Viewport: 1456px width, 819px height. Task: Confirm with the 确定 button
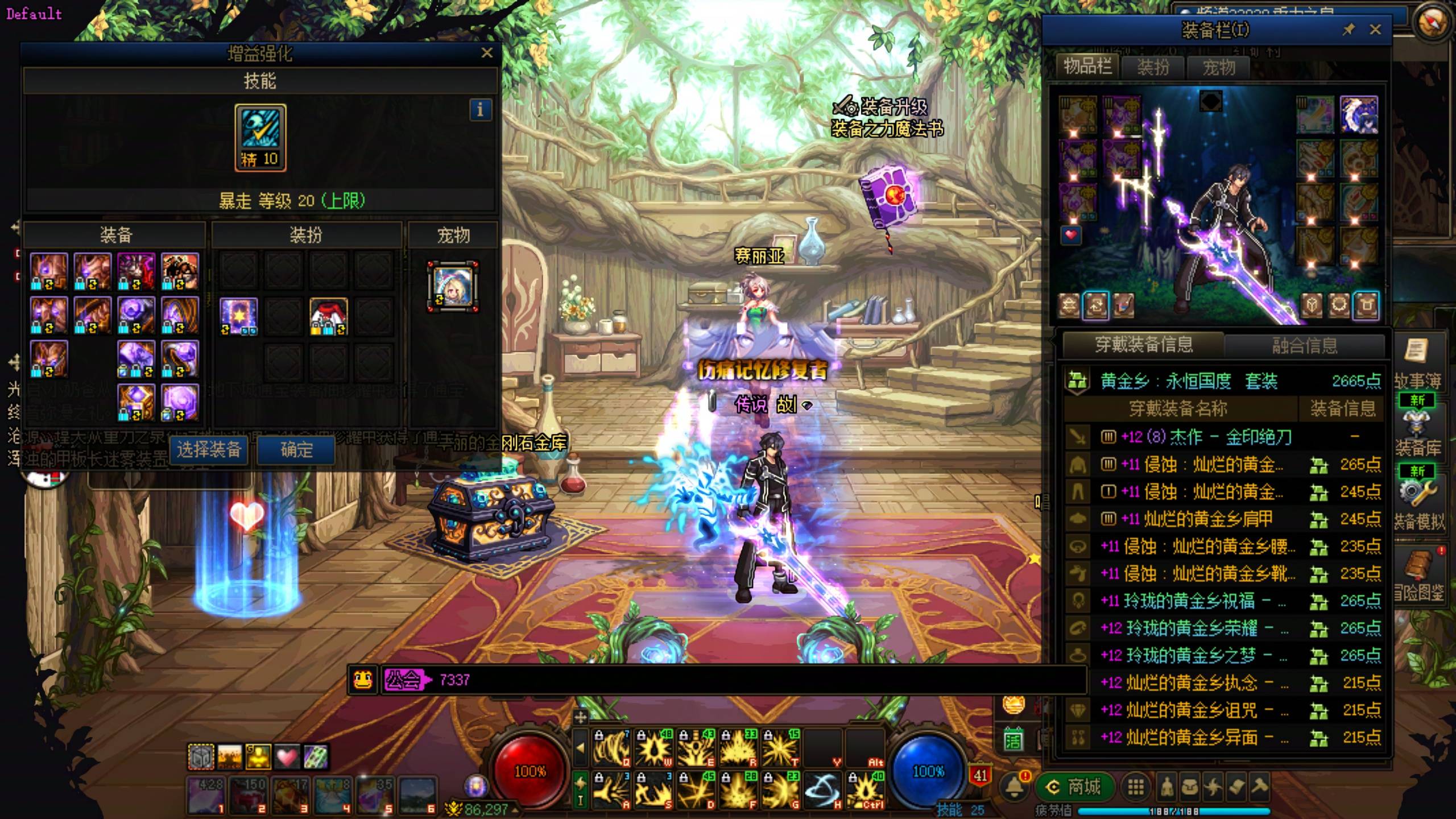296,450
